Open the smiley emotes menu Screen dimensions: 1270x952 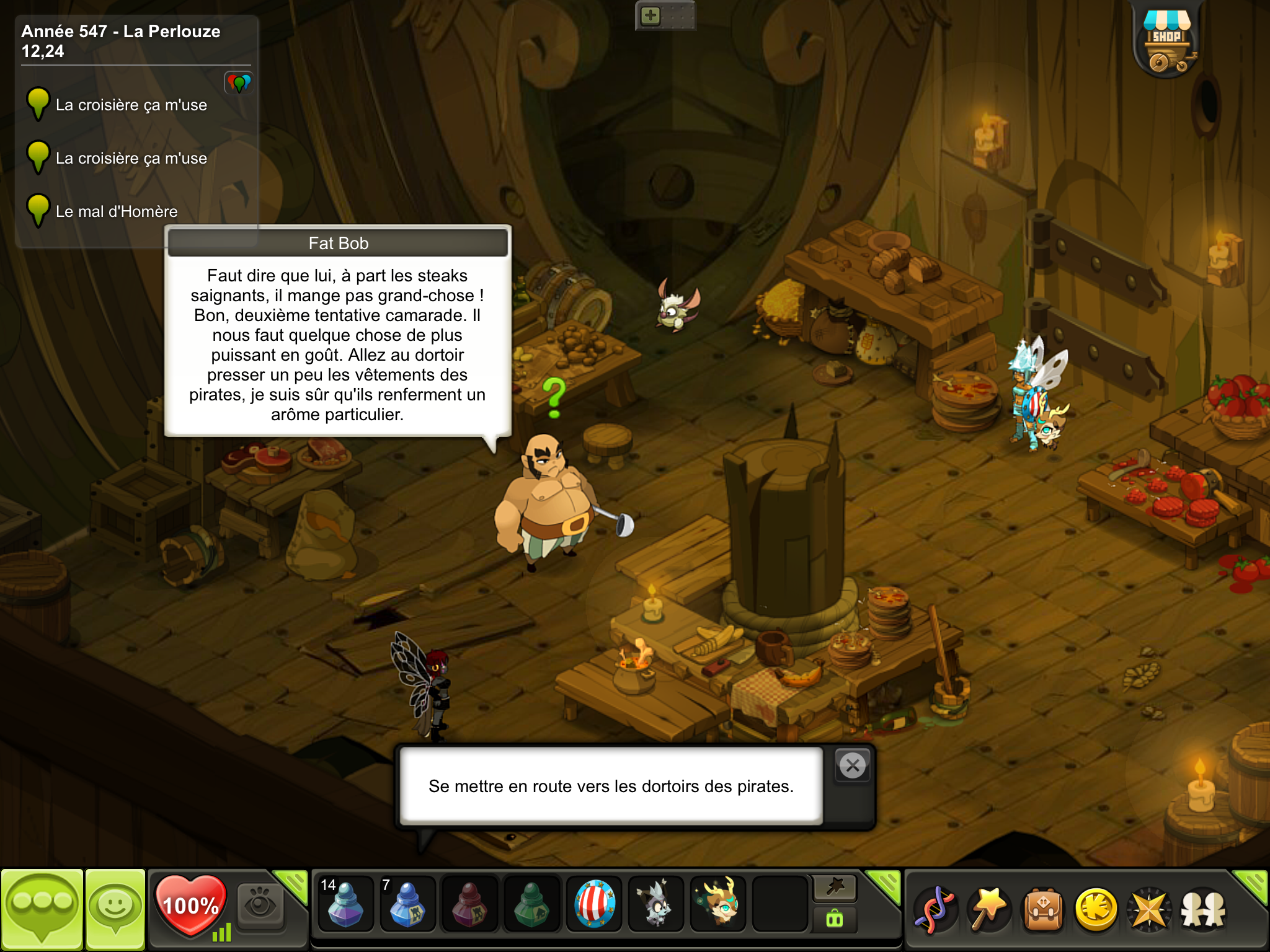[x=115, y=909]
